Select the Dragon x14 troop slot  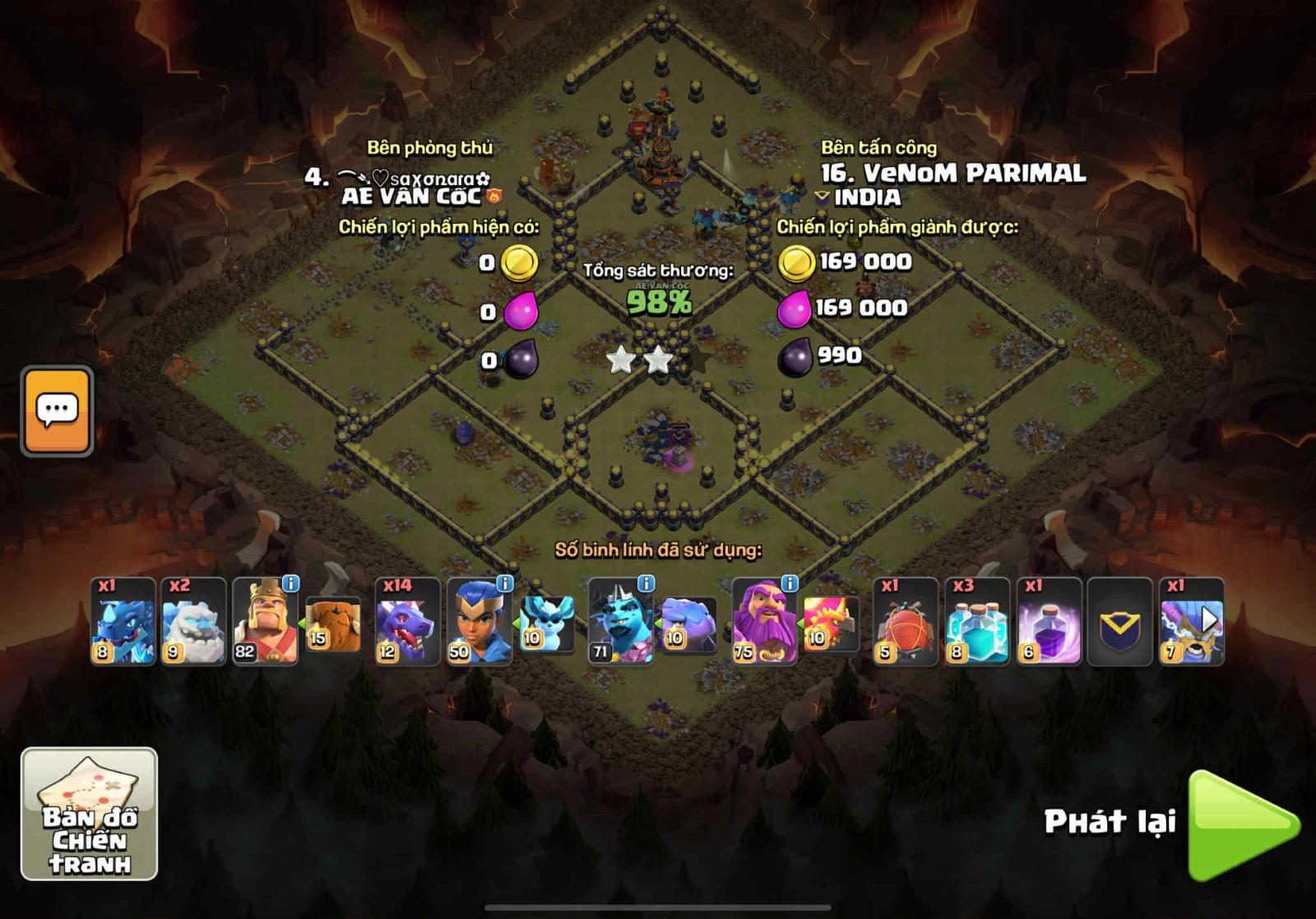pyautogui.click(x=407, y=622)
